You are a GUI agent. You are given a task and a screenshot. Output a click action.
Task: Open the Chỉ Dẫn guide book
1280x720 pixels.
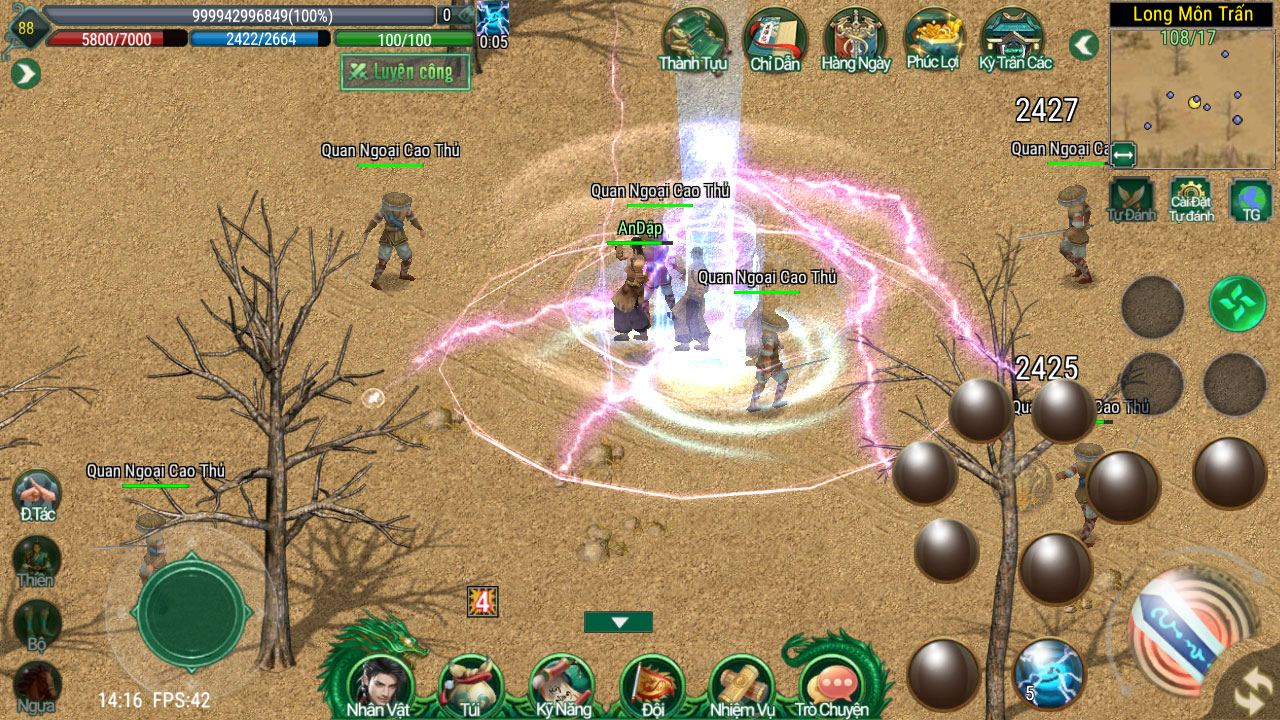[x=775, y=39]
